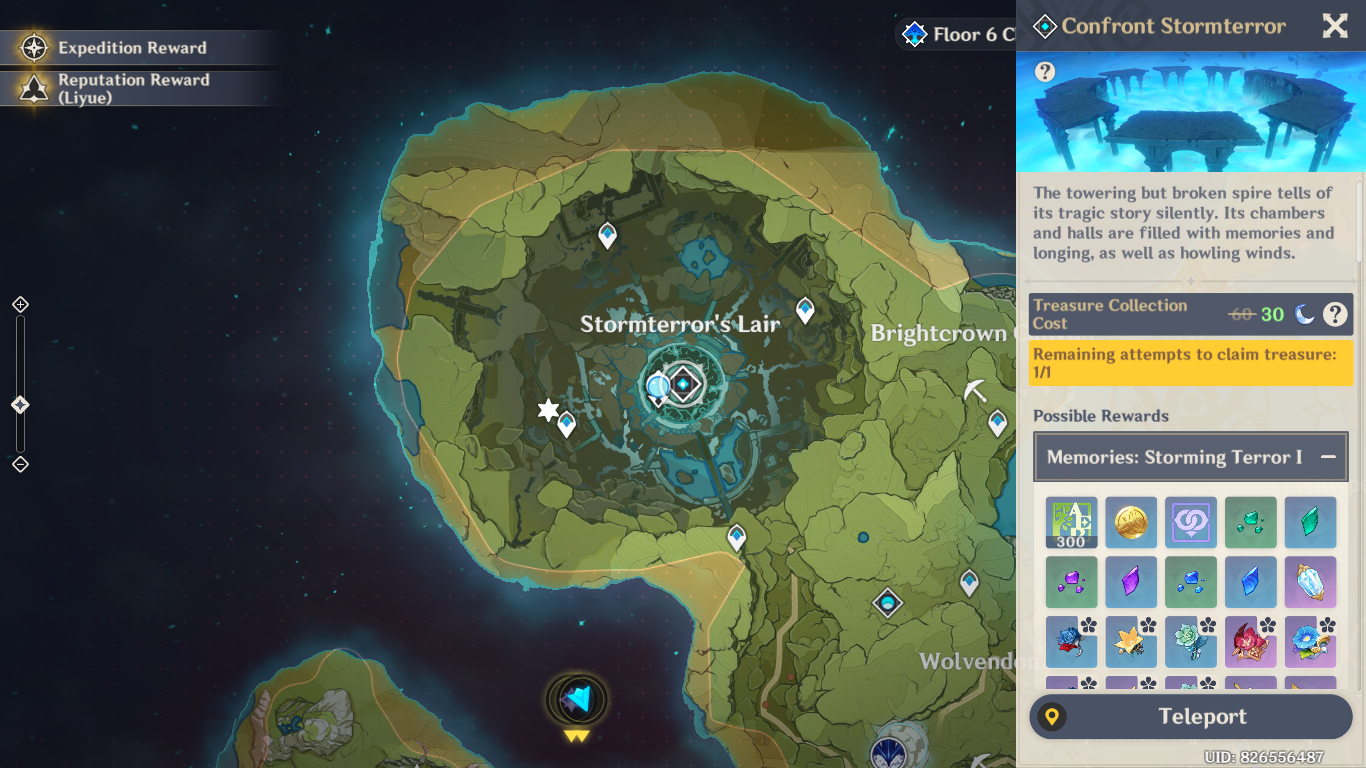This screenshot has width=1366, height=768.
Task: Select the Adventure EXP 300 reward icon
Action: (x=1071, y=523)
